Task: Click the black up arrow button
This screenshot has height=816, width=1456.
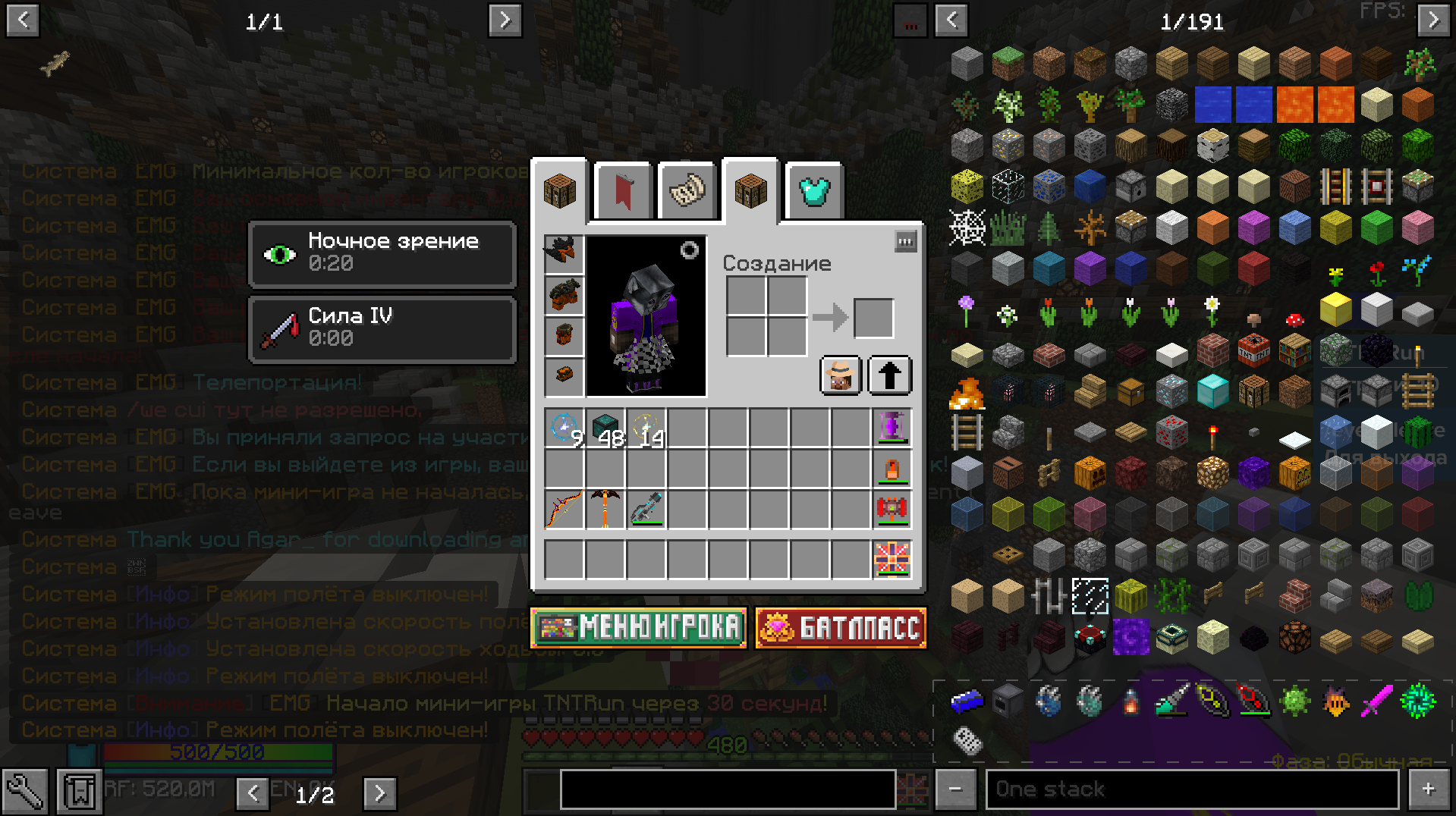Action: [889, 375]
